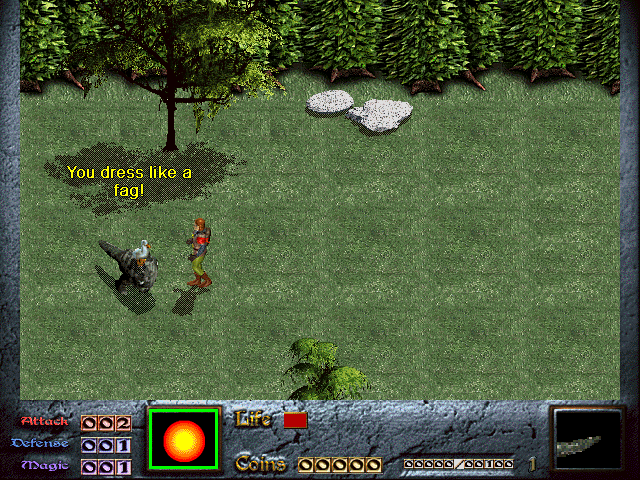
Task: Click the equipped weapon slot
Action: click(588, 440)
